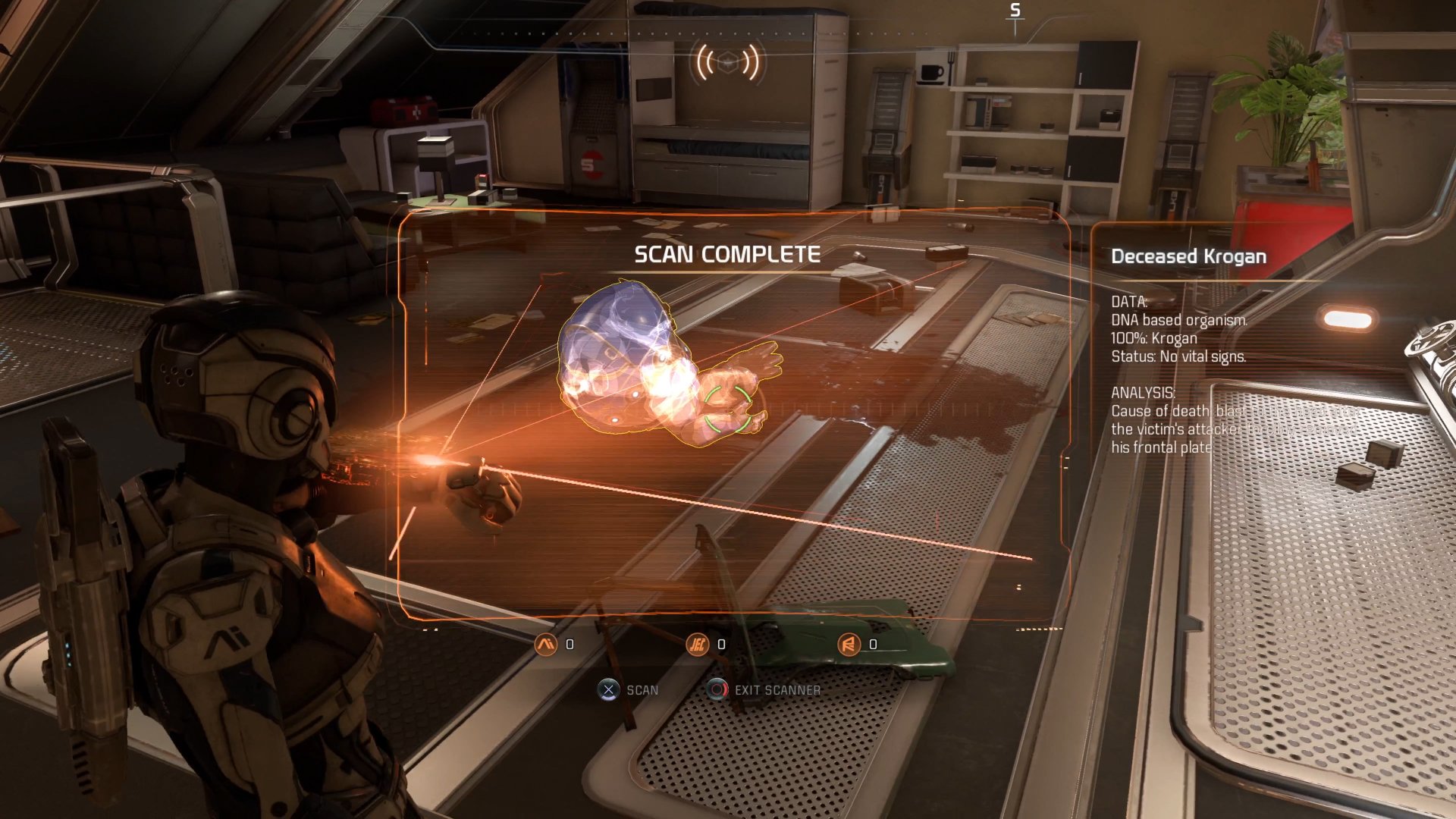Select the Deceased Krogan info panel header
Viewport: 1456px width, 819px height.
[x=1188, y=256]
